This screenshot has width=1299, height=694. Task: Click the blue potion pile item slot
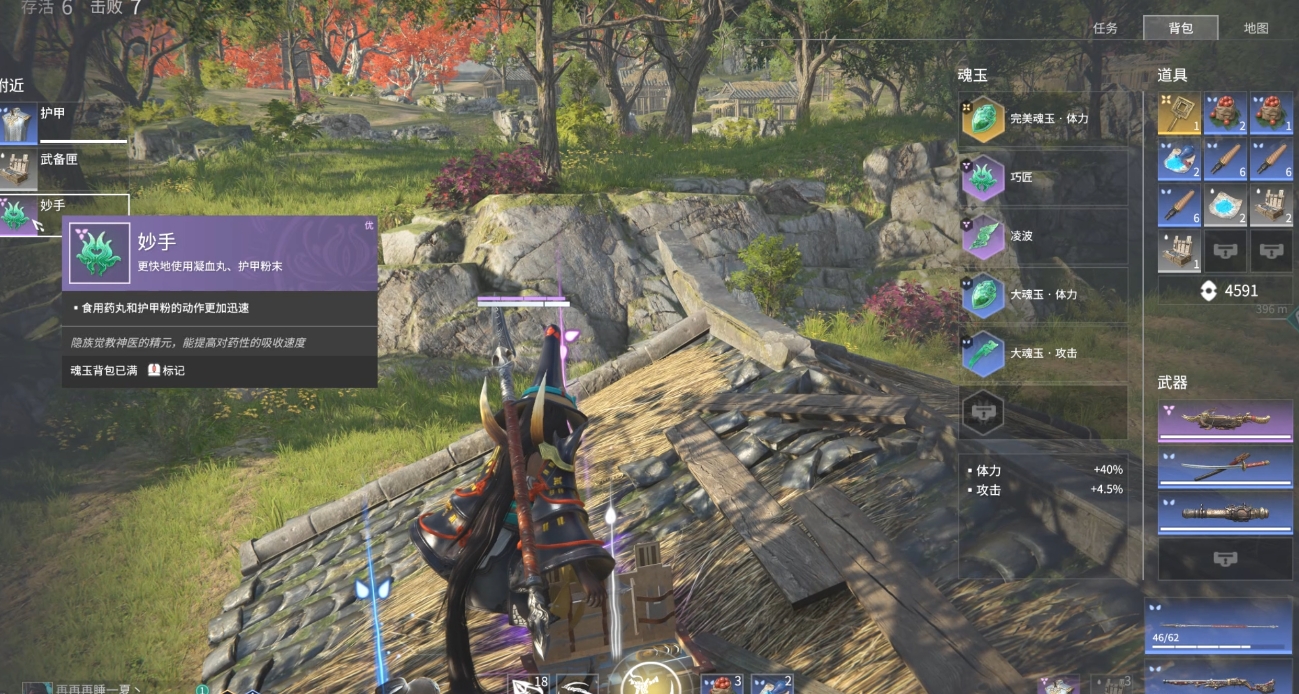point(1179,160)
